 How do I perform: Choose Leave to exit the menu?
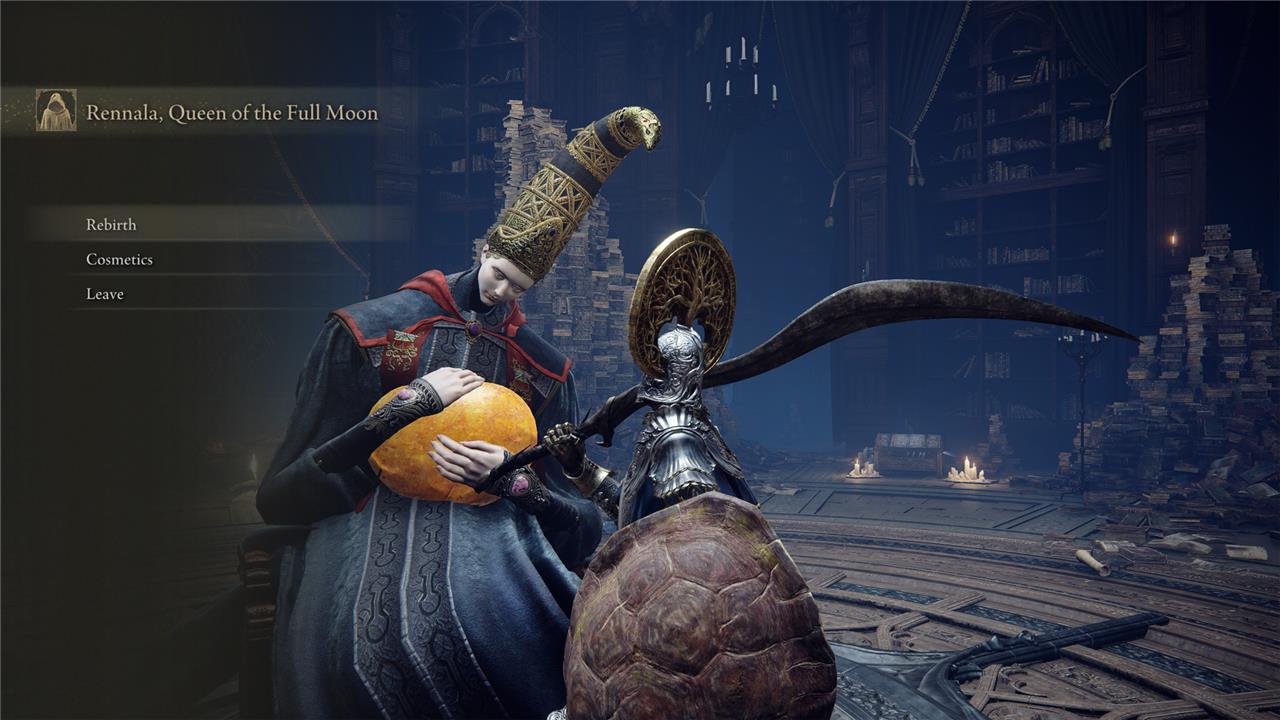click(105, 294)
